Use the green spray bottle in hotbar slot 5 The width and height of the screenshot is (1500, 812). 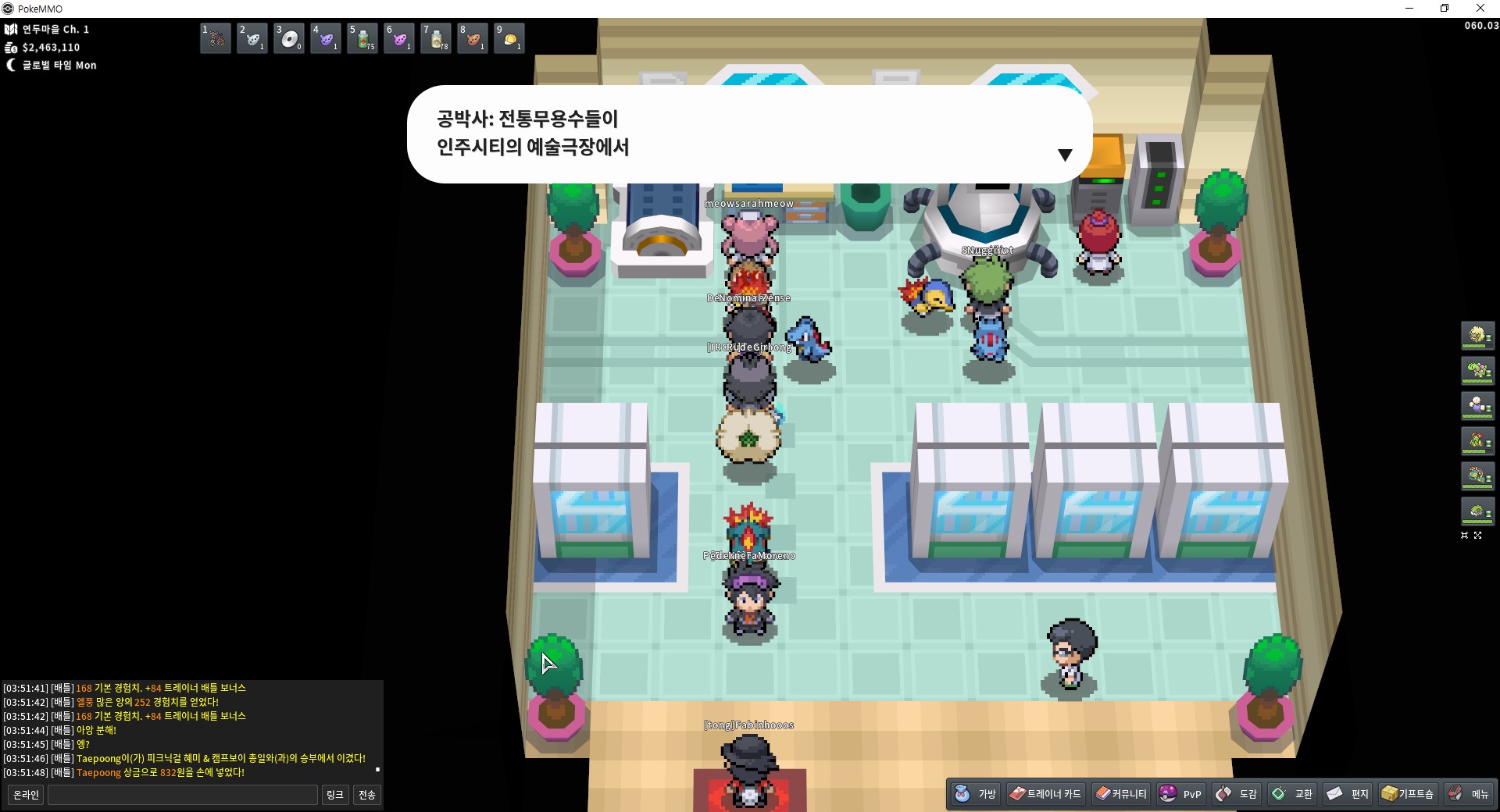click(x=362, y=38)
